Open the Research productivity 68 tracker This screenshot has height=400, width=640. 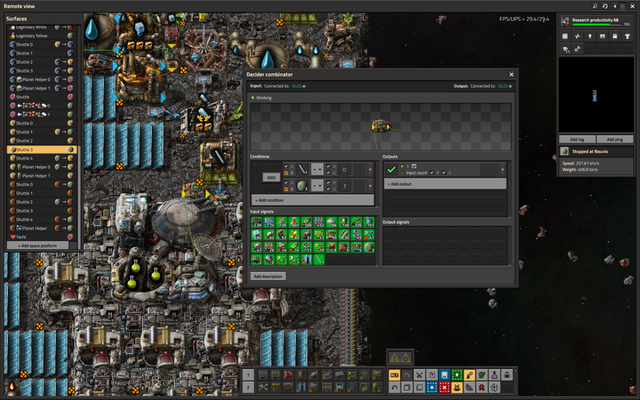[596, 20]
